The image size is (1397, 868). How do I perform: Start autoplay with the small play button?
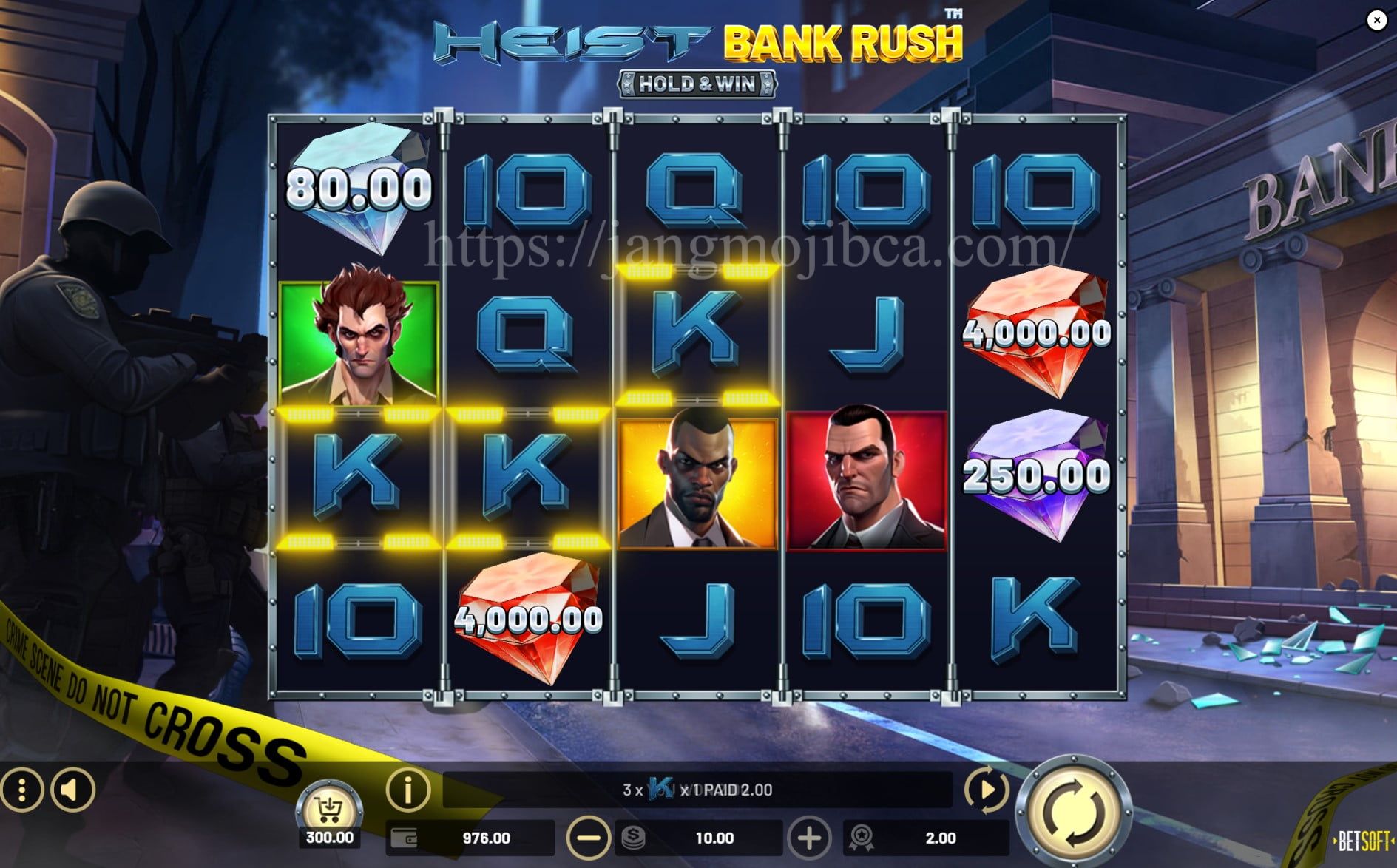tap(986, 790)
